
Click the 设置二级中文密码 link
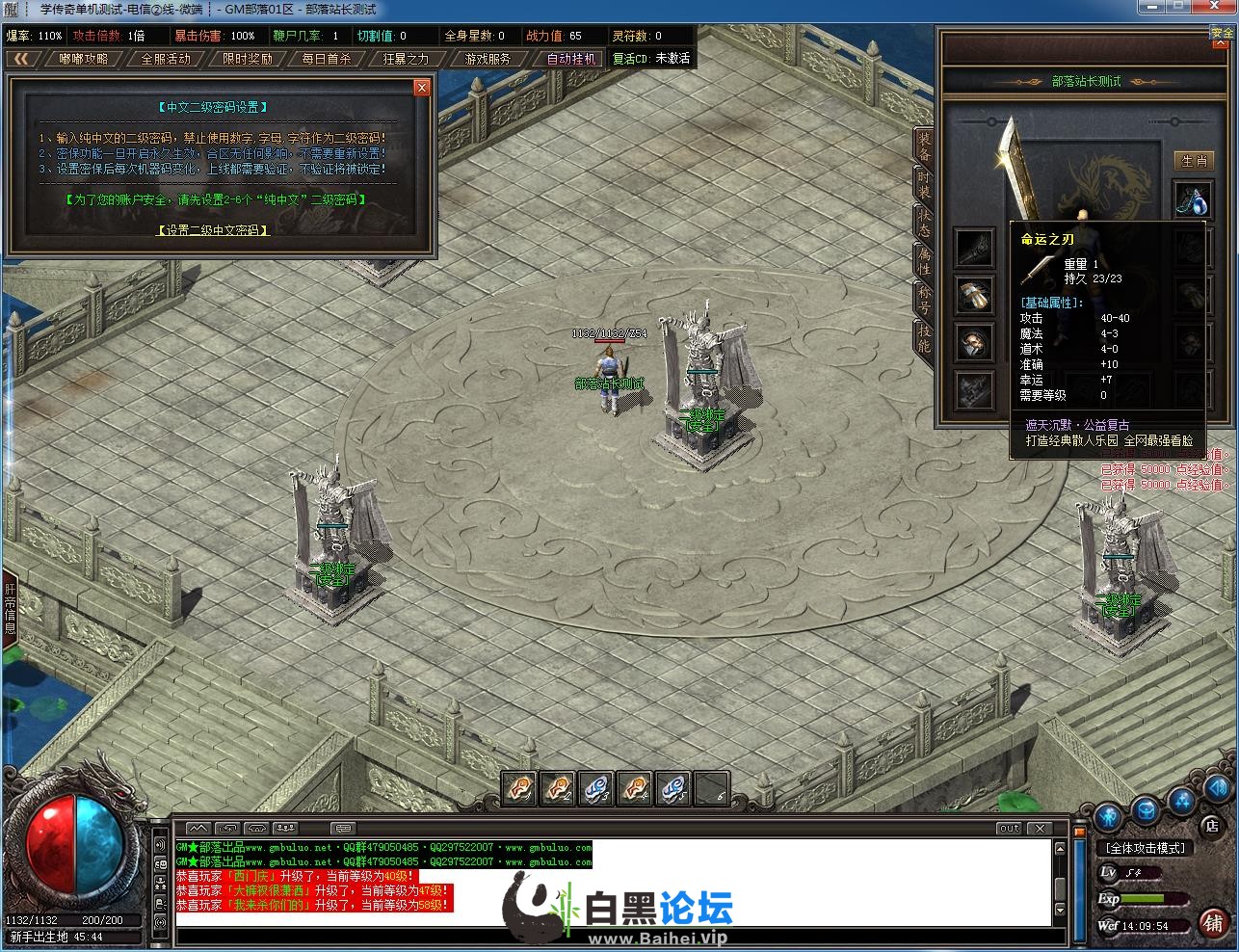(212, 230)
